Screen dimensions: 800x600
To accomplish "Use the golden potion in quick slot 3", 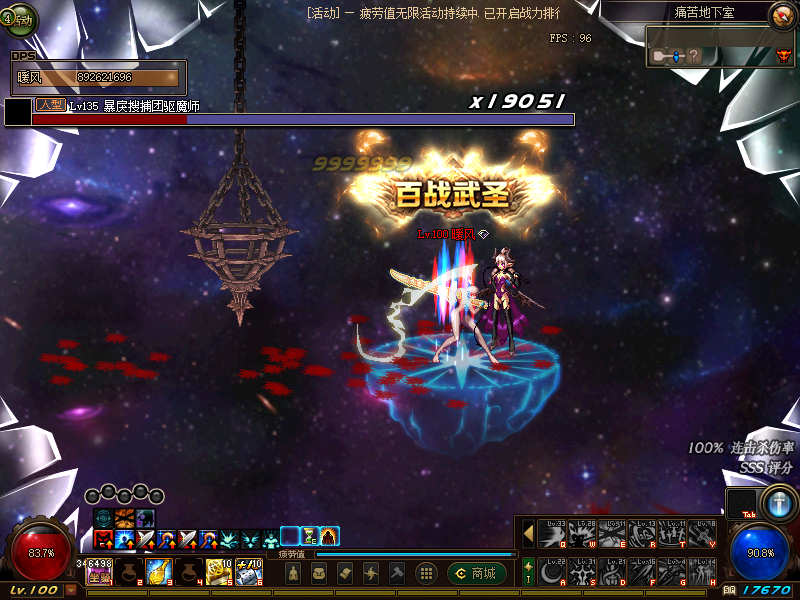I will click(158, 572).
